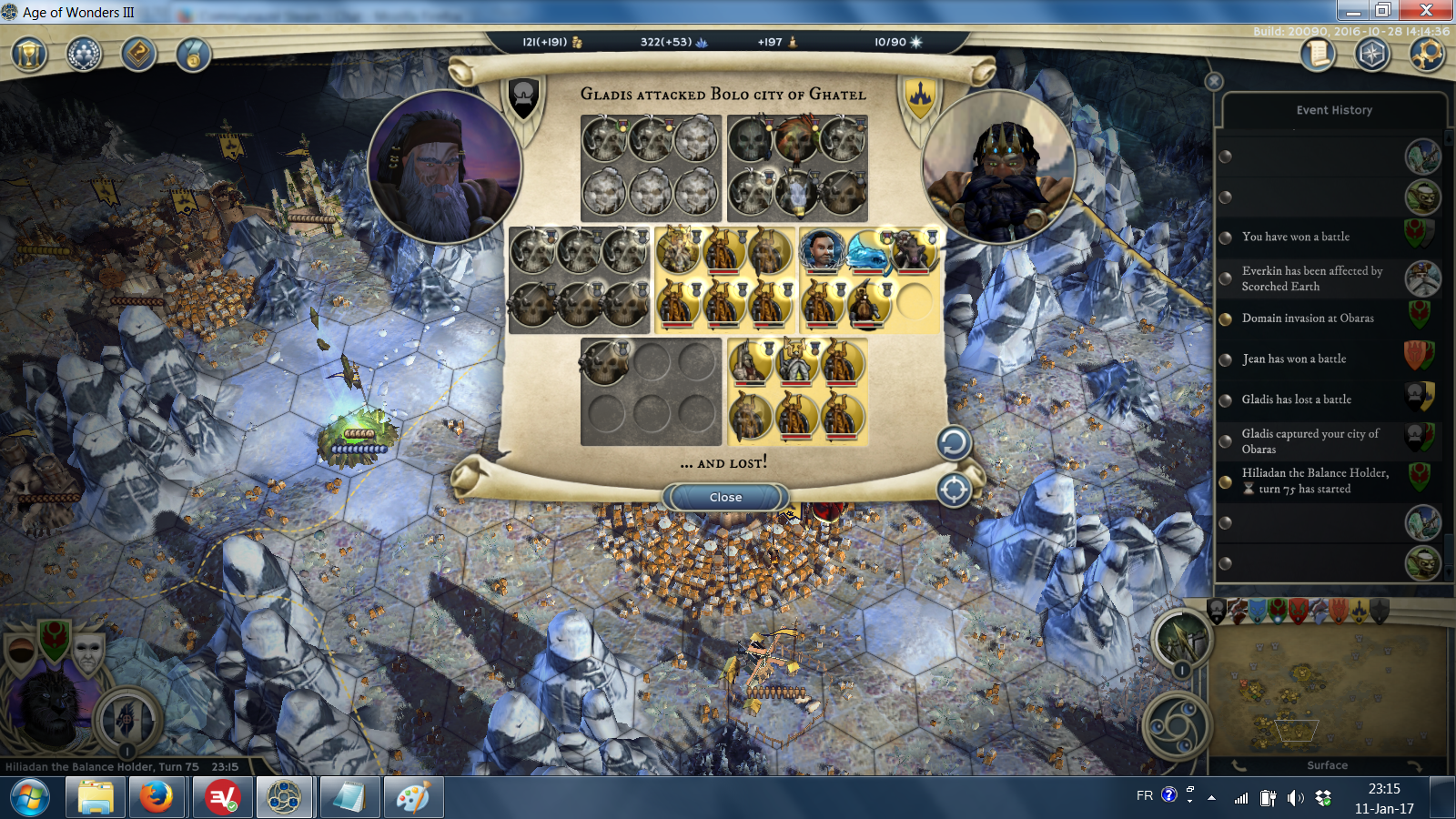Screen dimensions: 1456x819
Task: Close the Event History panel
Action: 1214,81
